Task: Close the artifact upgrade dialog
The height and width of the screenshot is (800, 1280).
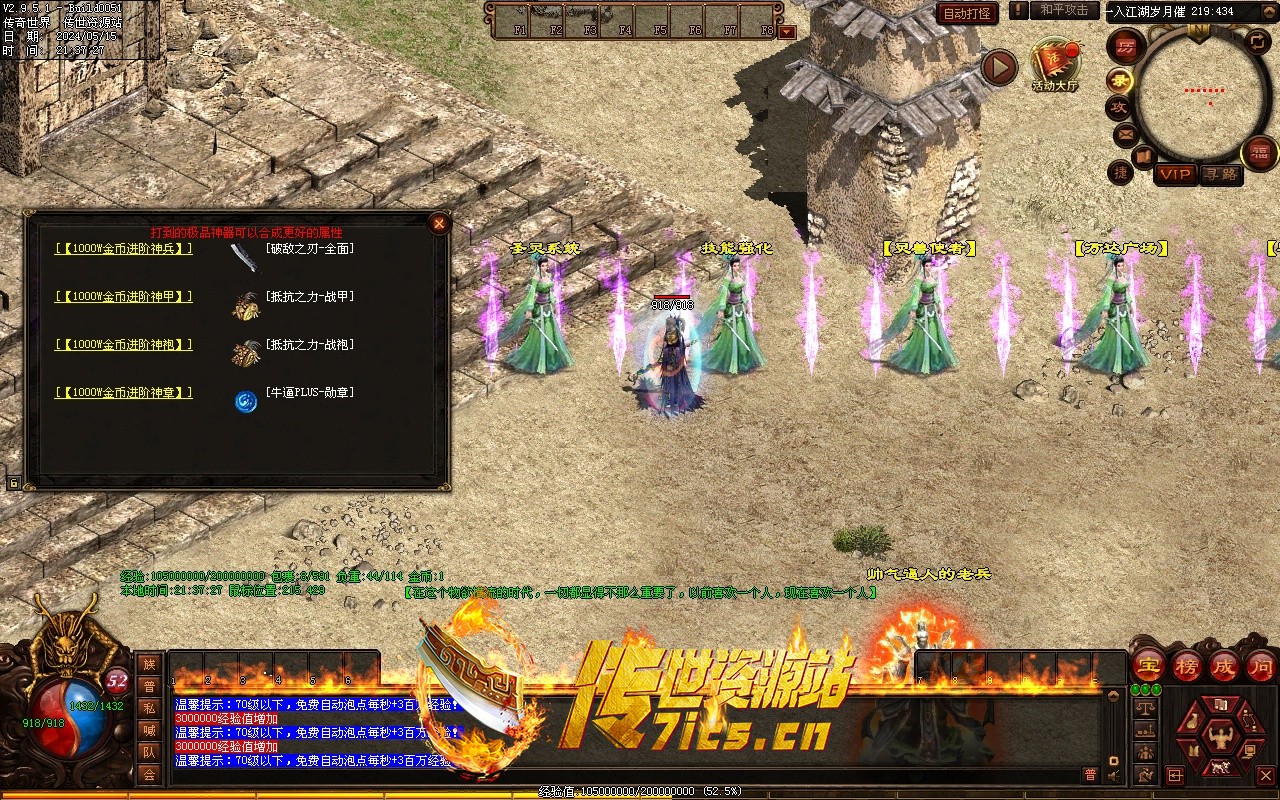Action: 438,224
